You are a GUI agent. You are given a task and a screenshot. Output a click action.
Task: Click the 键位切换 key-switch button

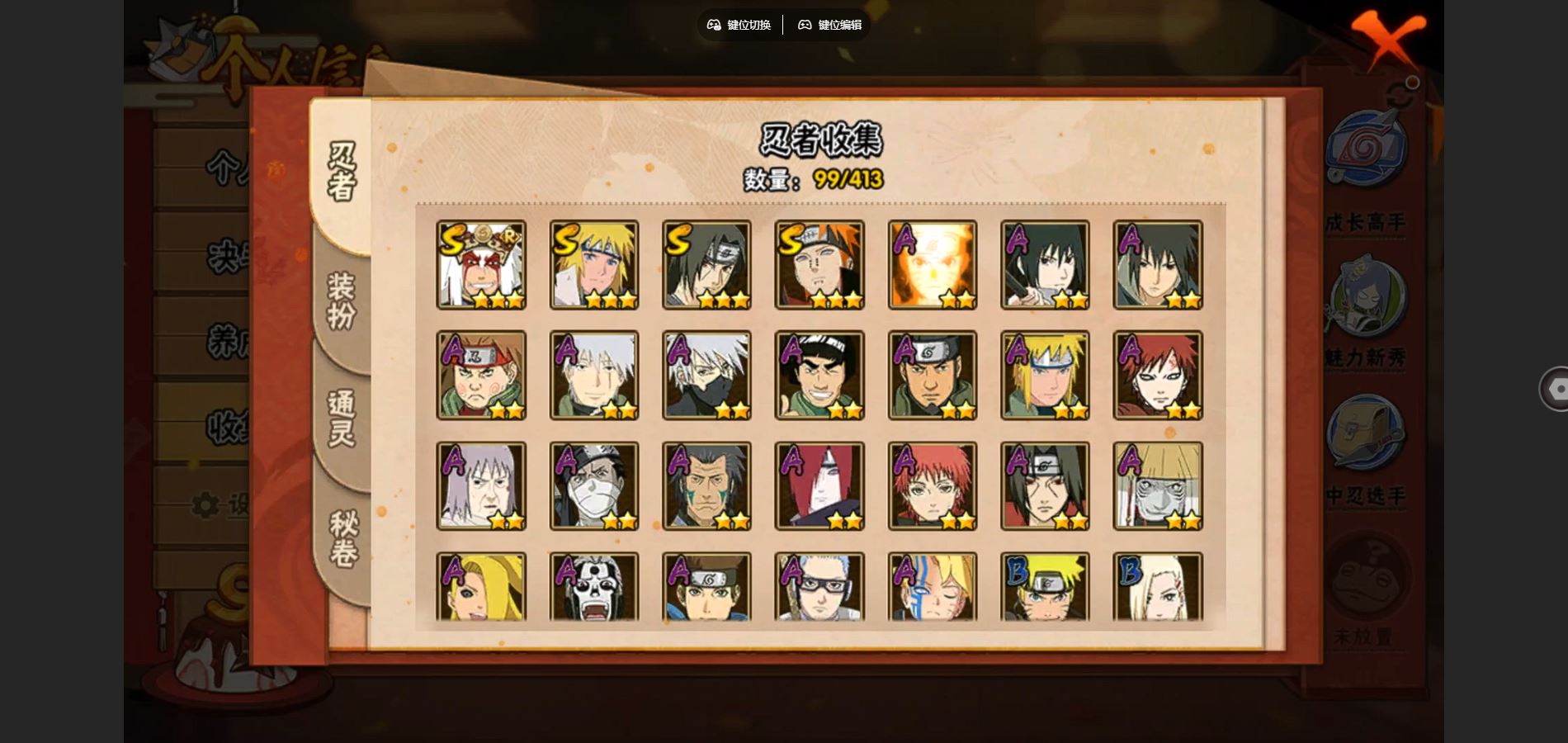click(739, 25)
